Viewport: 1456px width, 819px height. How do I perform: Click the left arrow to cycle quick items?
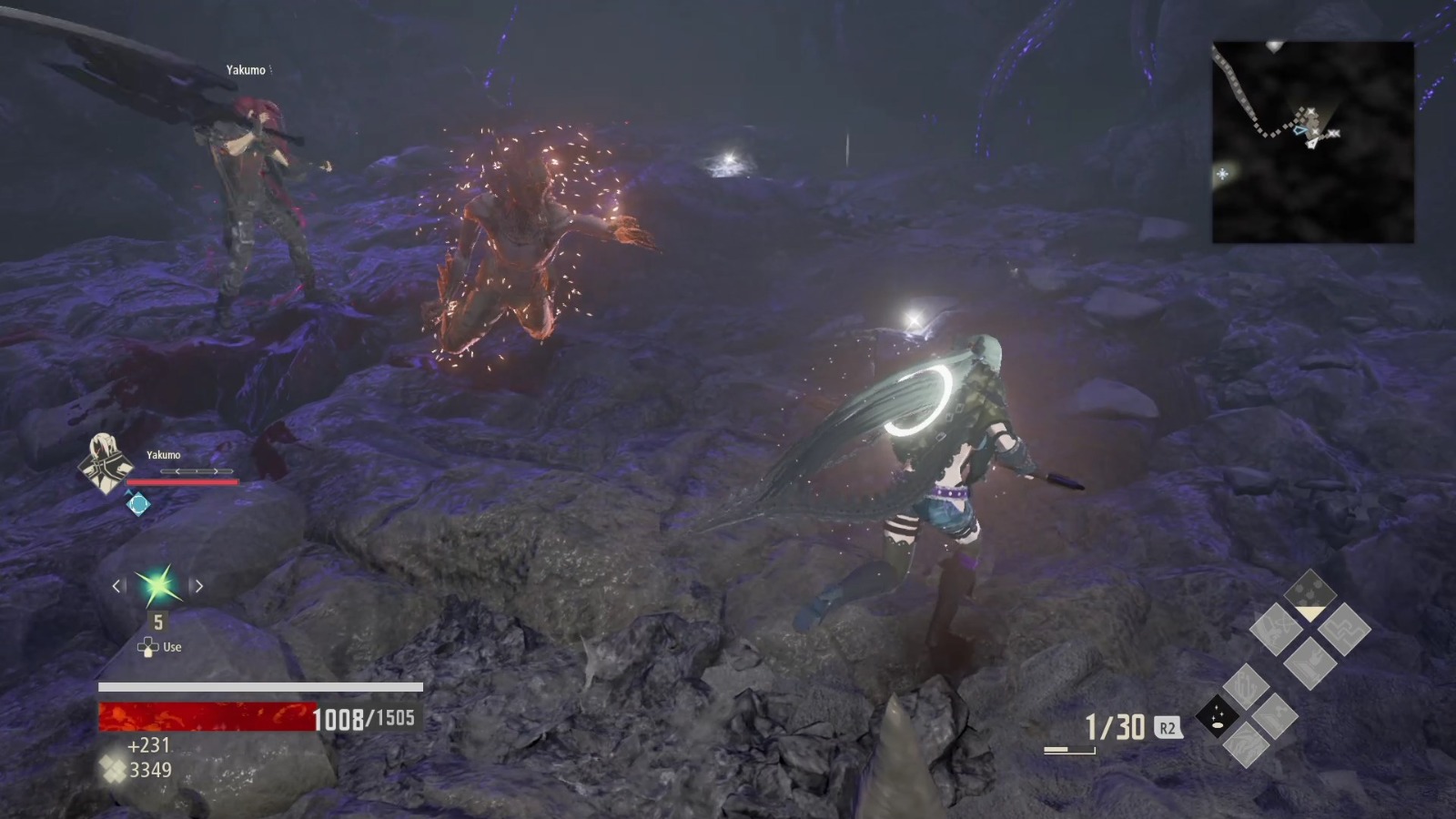tap(116, 587)
